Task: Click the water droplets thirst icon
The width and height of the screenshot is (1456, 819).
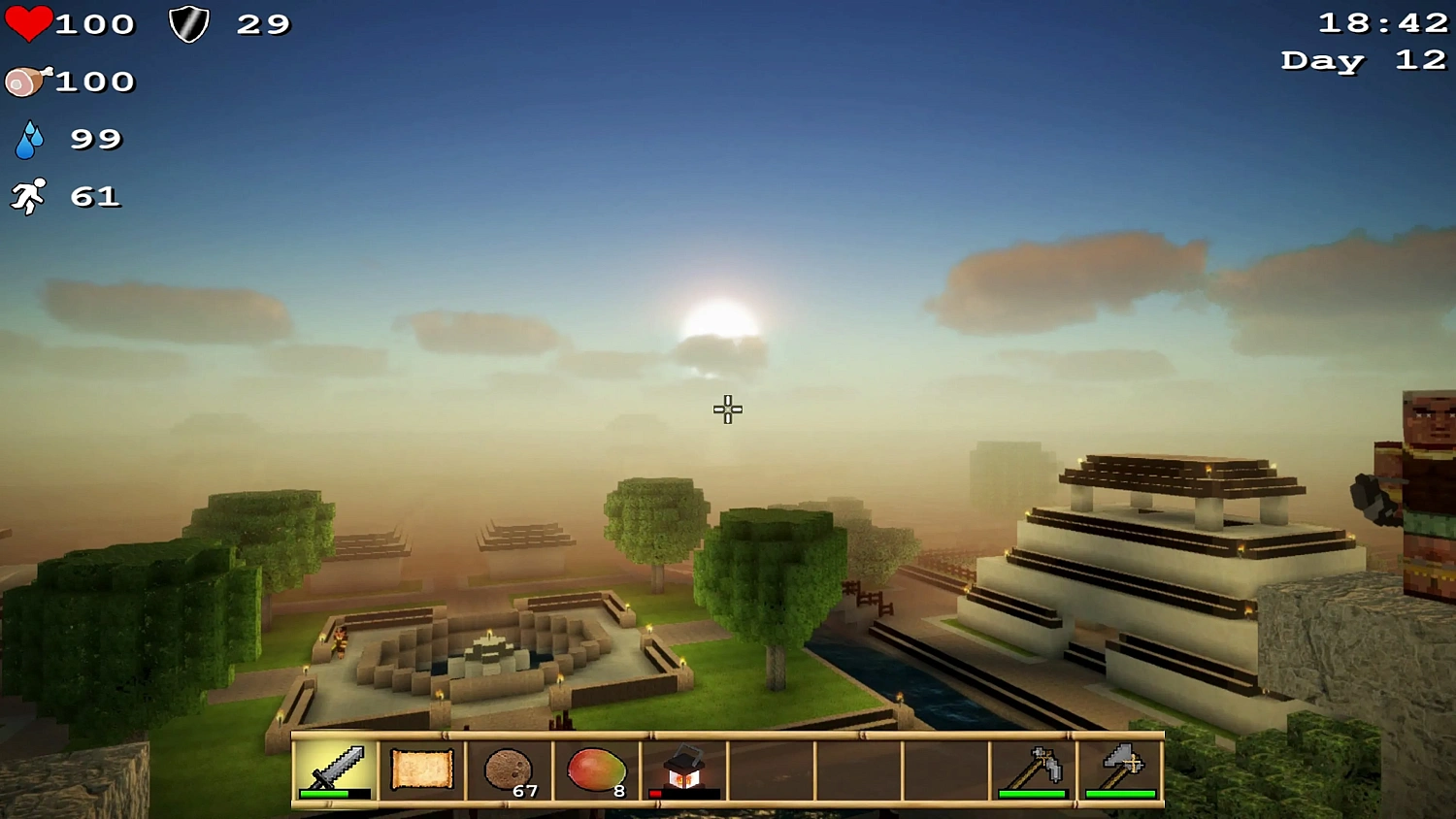Action: [29, 139]
